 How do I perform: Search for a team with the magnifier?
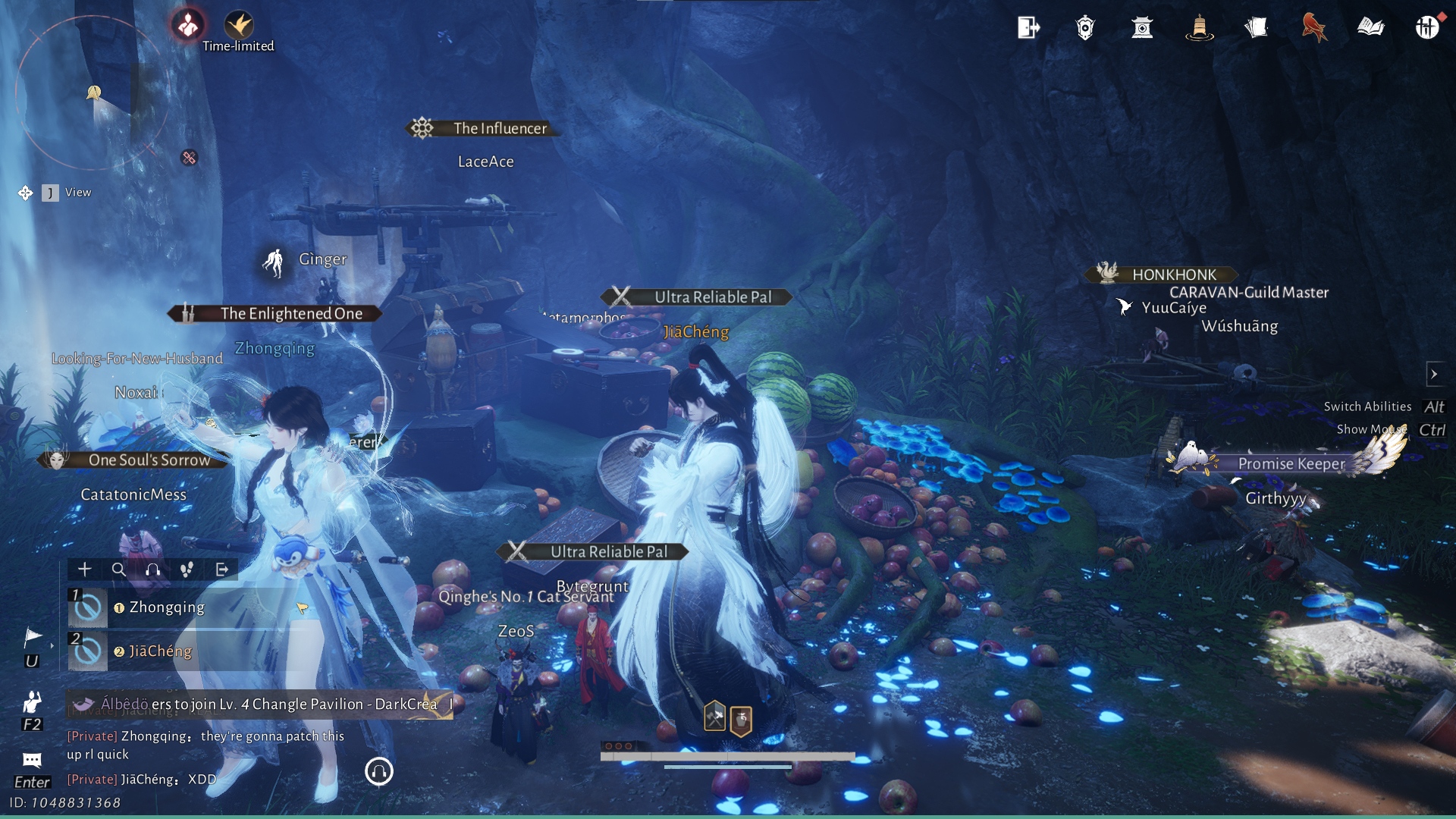[x=119, y=569]
